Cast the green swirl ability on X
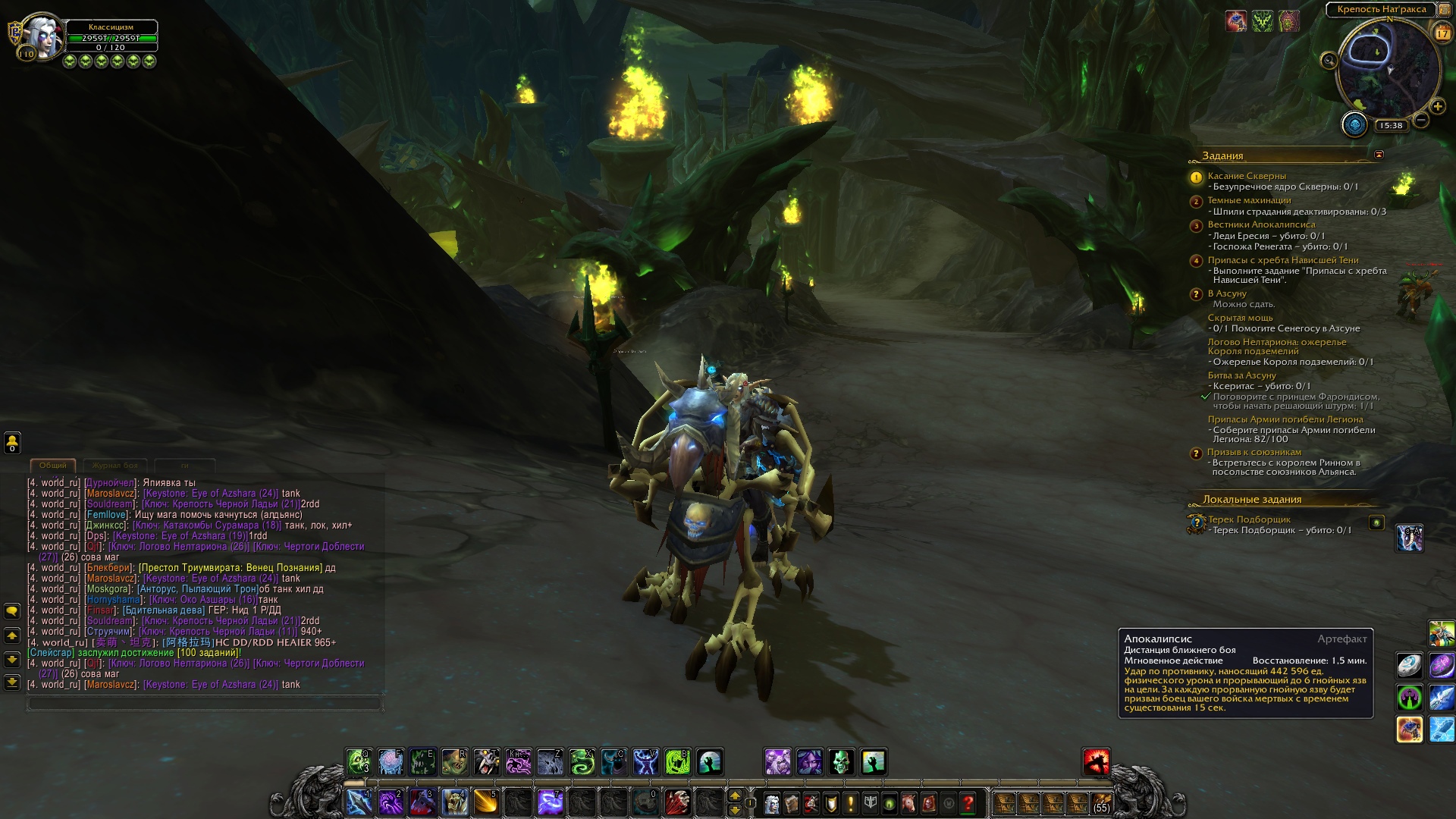 (582, 761)
